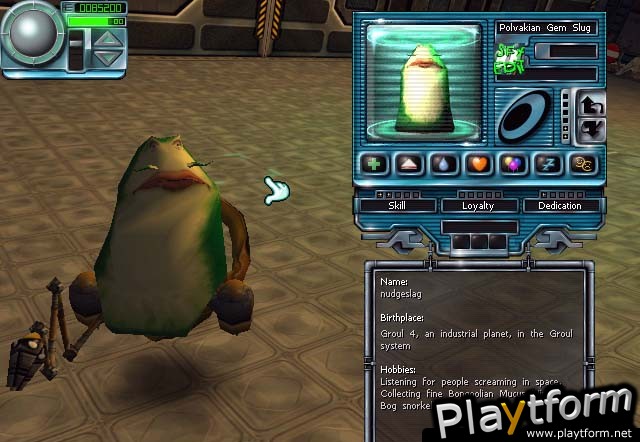Open the Loyalty stat tab
The image size is (640, 442).
click(x=478, y=205)
